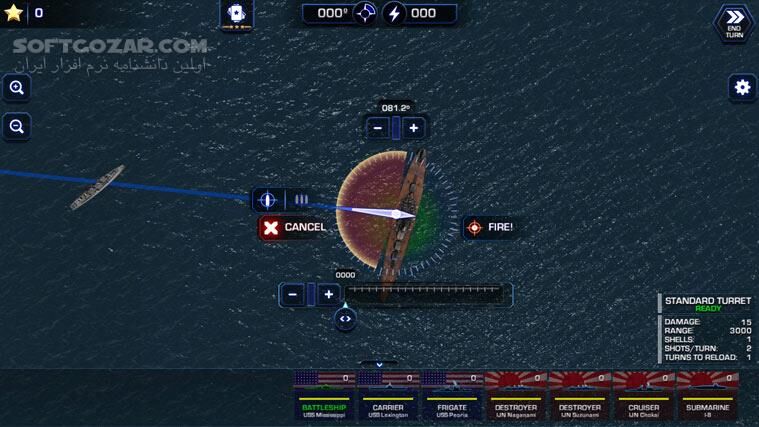End the current turn
The height and width of the screenshot is (427, 759).
tap(733, 23)
